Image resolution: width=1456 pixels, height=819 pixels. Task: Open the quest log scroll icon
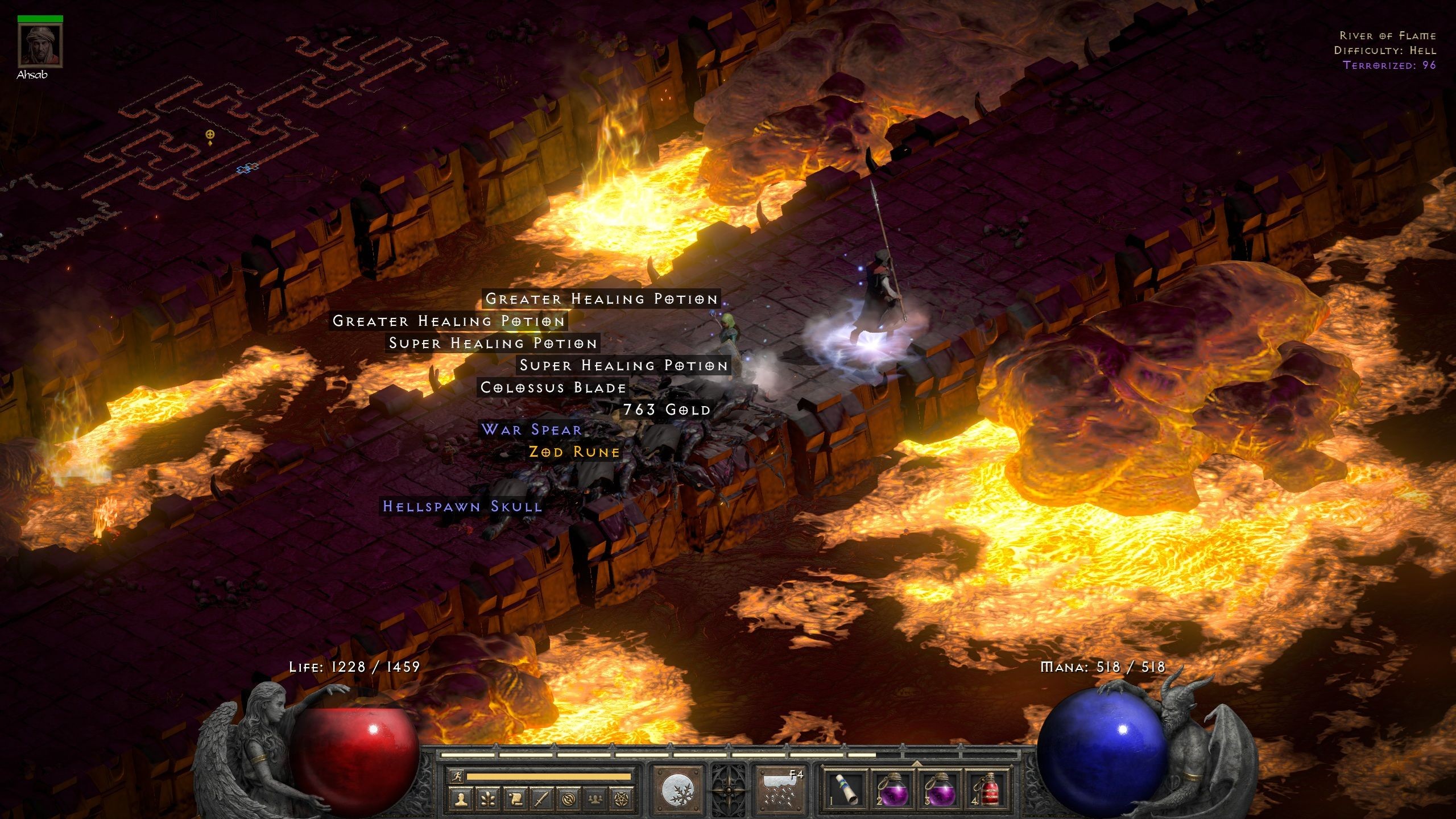[x=515, y=800]
